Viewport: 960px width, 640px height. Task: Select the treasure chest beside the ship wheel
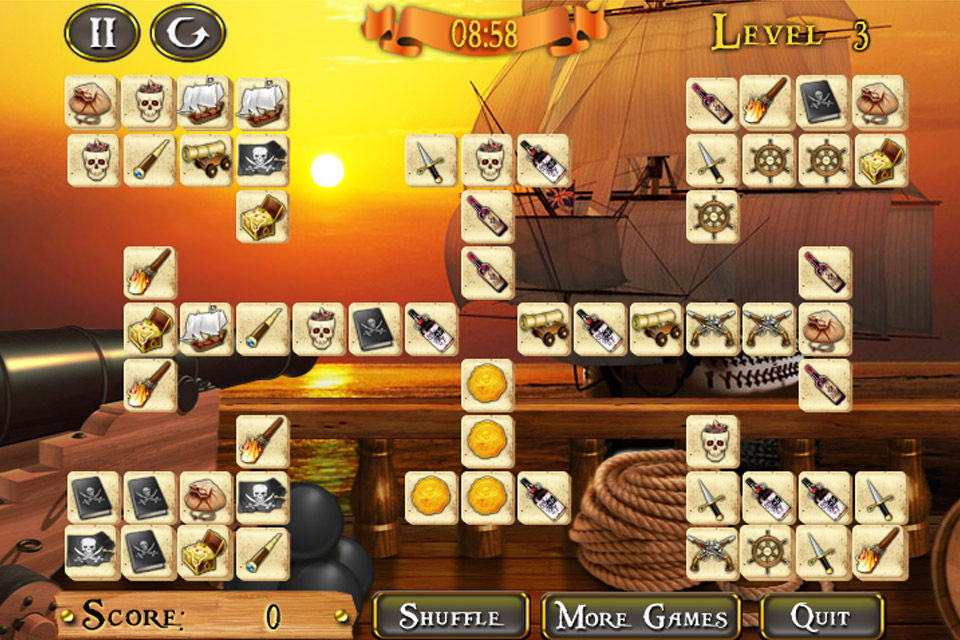click(881, 160)
